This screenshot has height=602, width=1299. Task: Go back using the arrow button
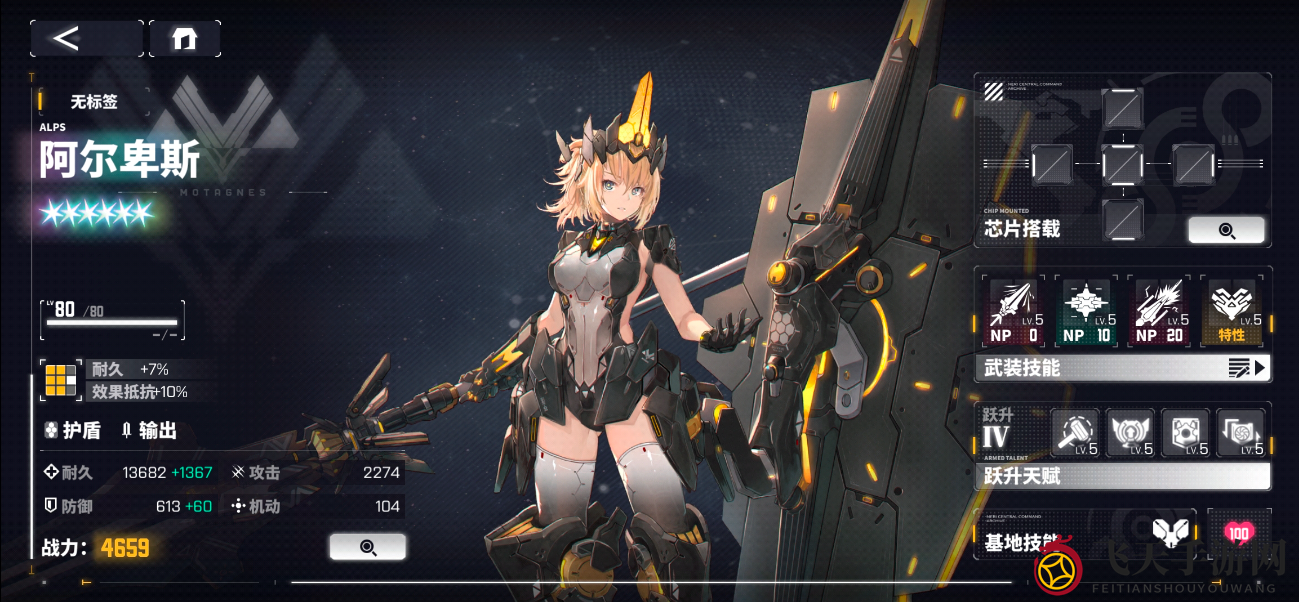(x=86, y=39)
